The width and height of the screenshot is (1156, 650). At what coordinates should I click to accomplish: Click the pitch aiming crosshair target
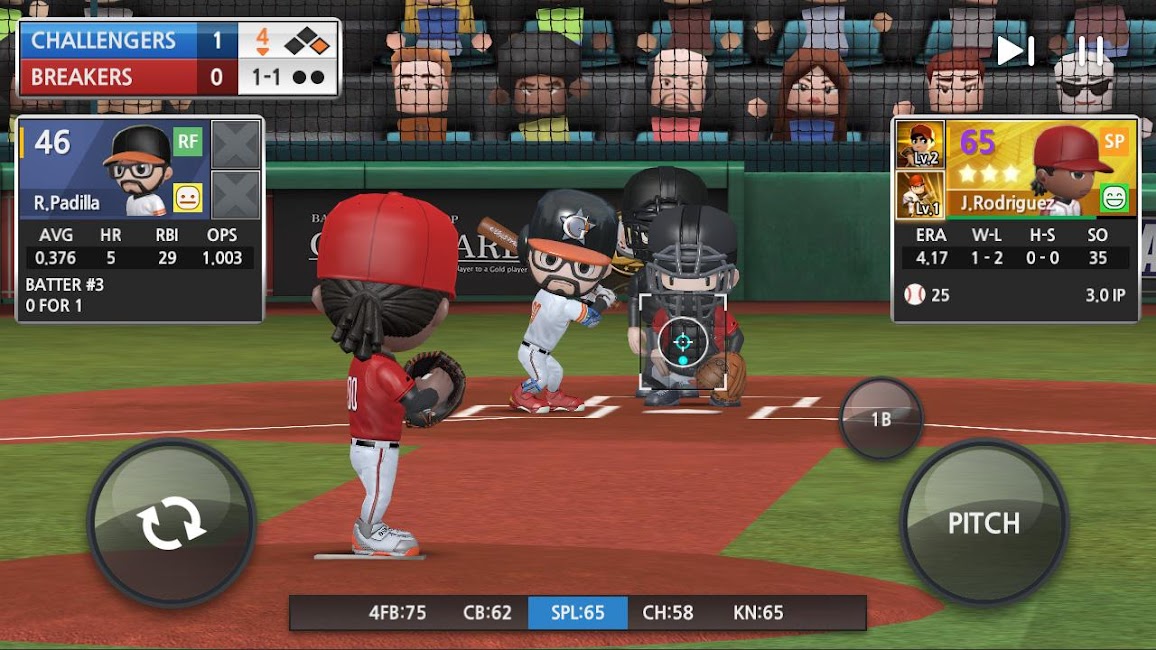pos(683,342)
